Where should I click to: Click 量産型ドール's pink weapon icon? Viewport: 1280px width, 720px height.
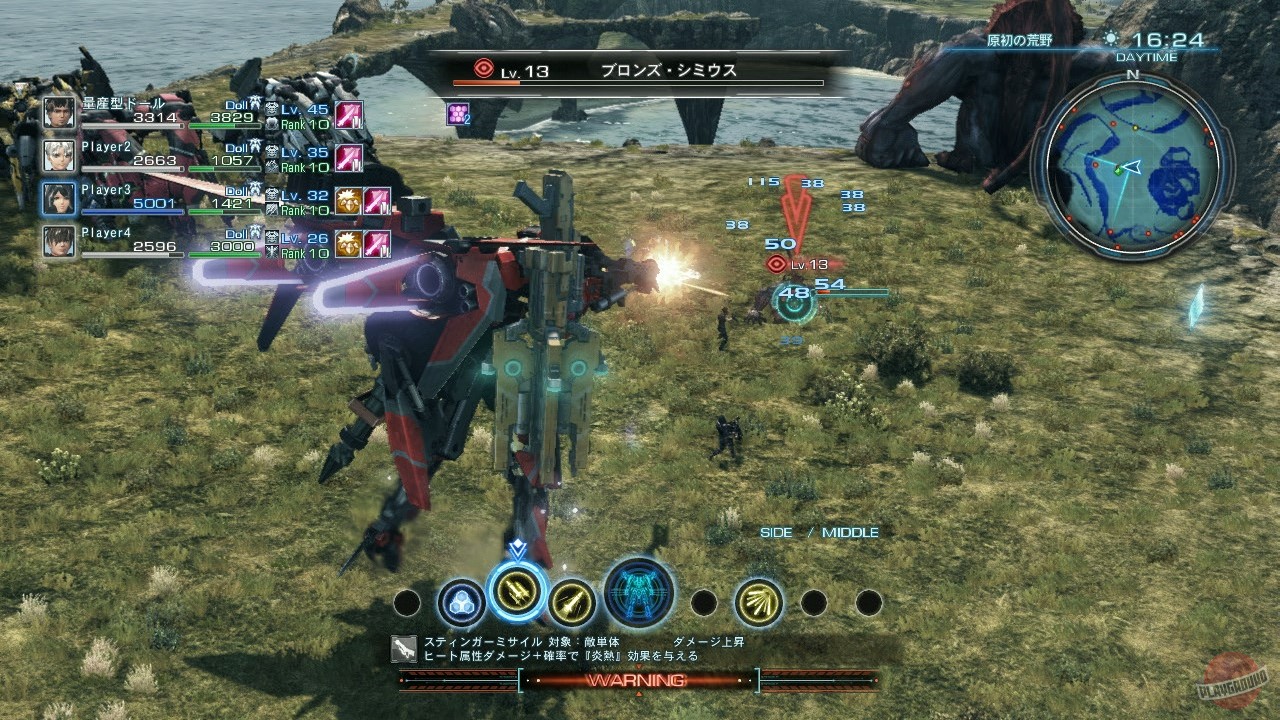pos(349,115)
